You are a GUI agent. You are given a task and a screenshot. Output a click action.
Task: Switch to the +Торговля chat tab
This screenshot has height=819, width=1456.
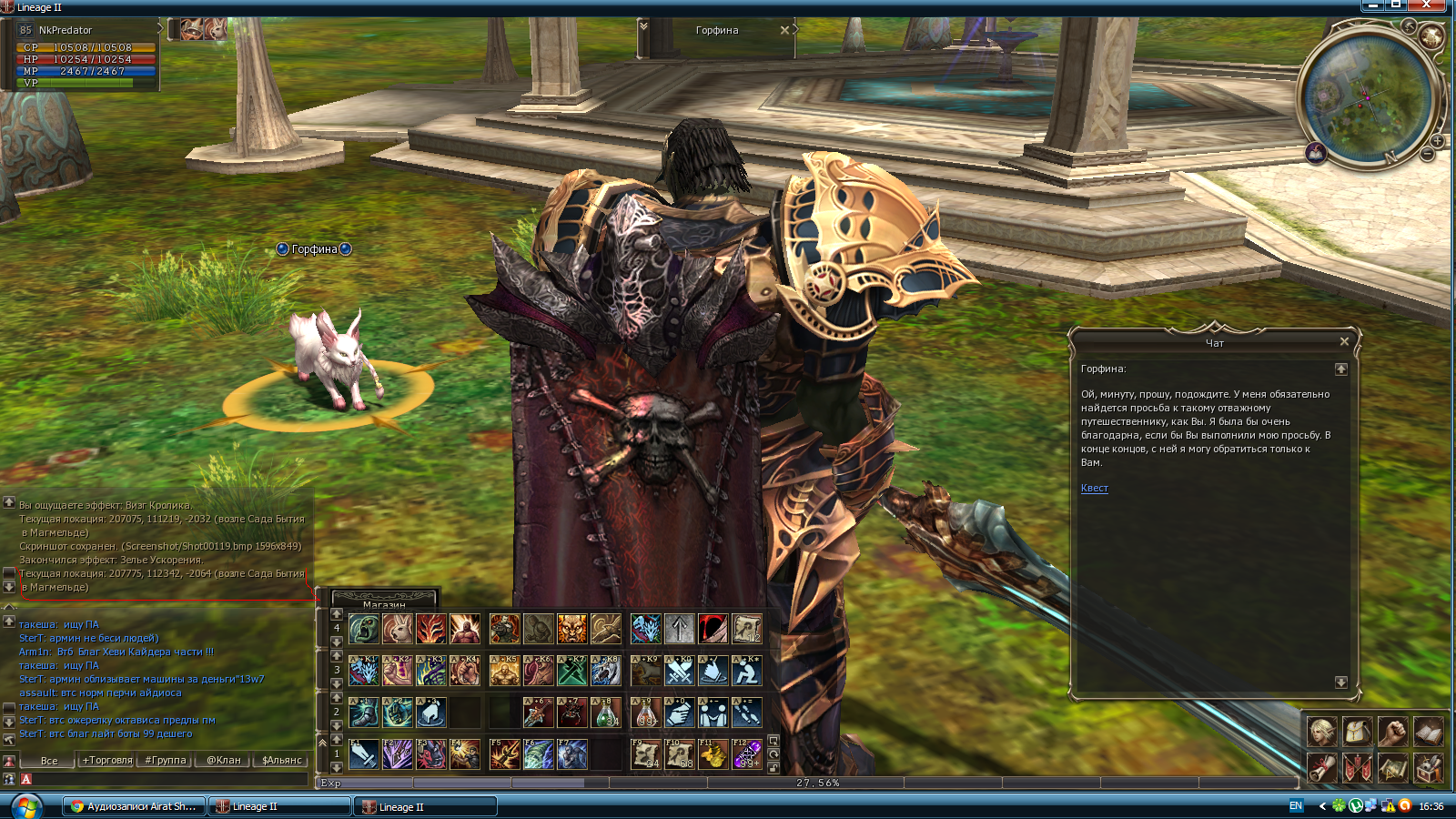pyautogui.click(x=107, y=760)
